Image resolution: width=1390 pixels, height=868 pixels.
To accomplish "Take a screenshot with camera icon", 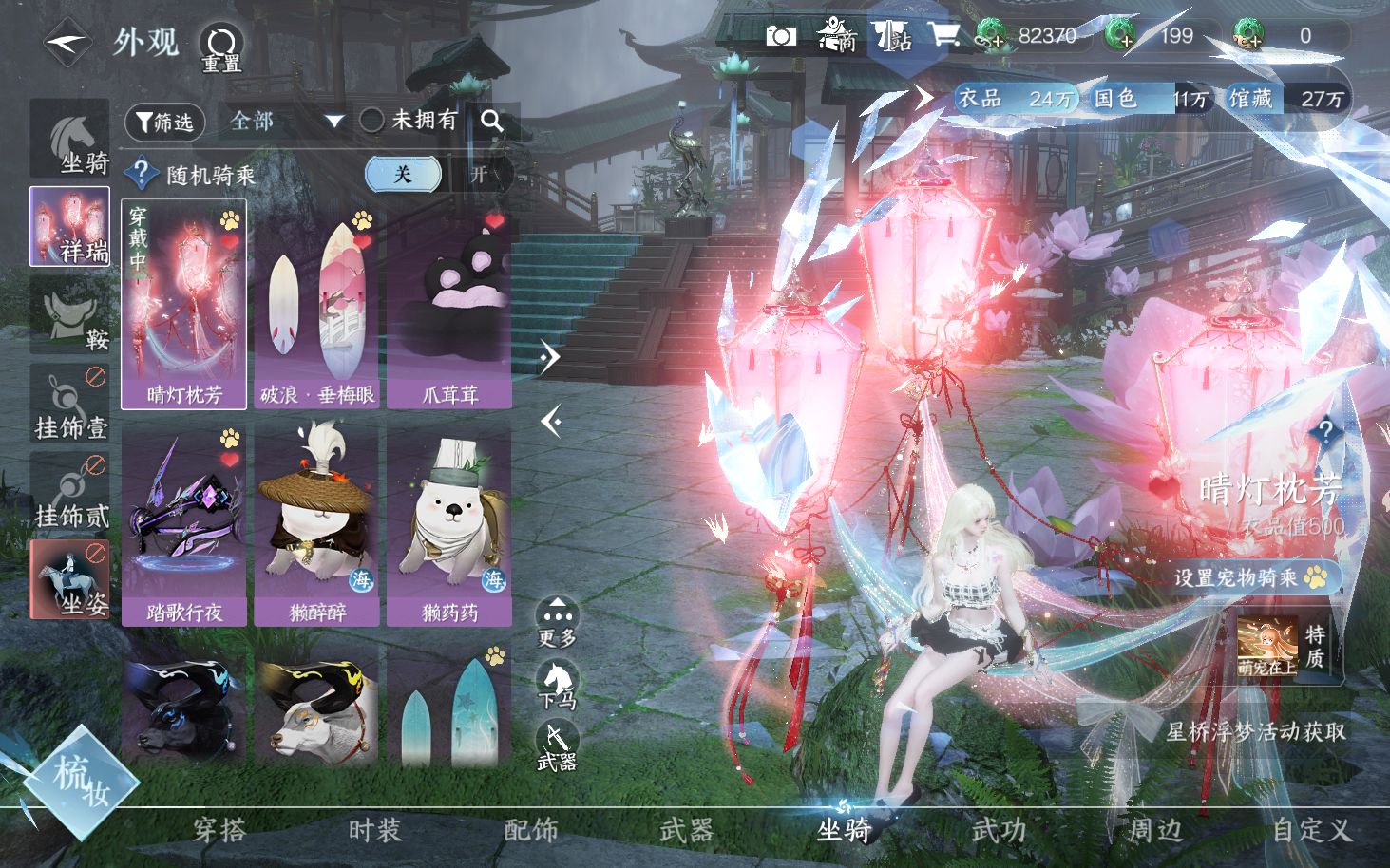I will pyautogui.click(x=781, y=36).
